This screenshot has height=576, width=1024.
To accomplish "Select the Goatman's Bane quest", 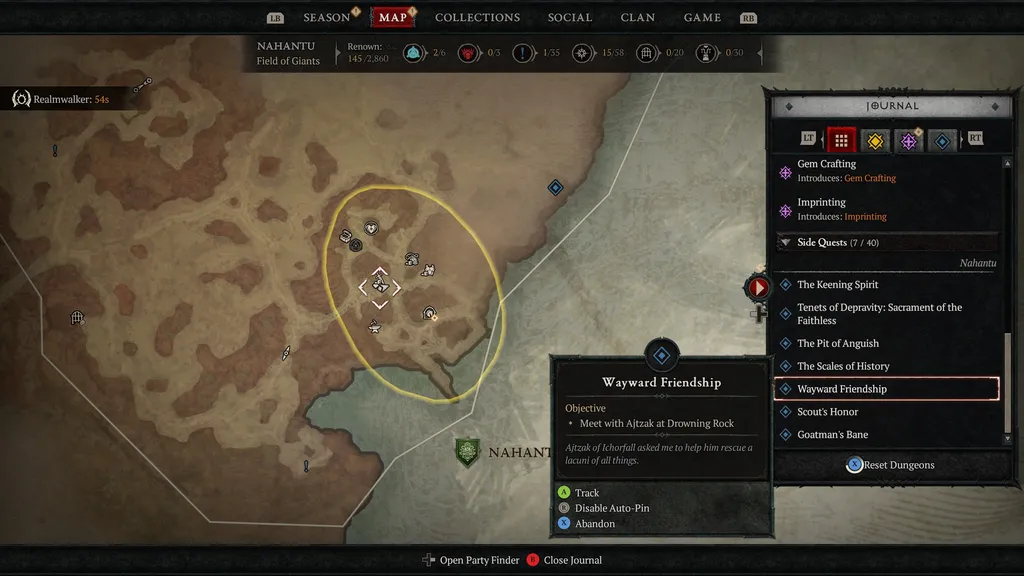I will [x=832, y=435].
